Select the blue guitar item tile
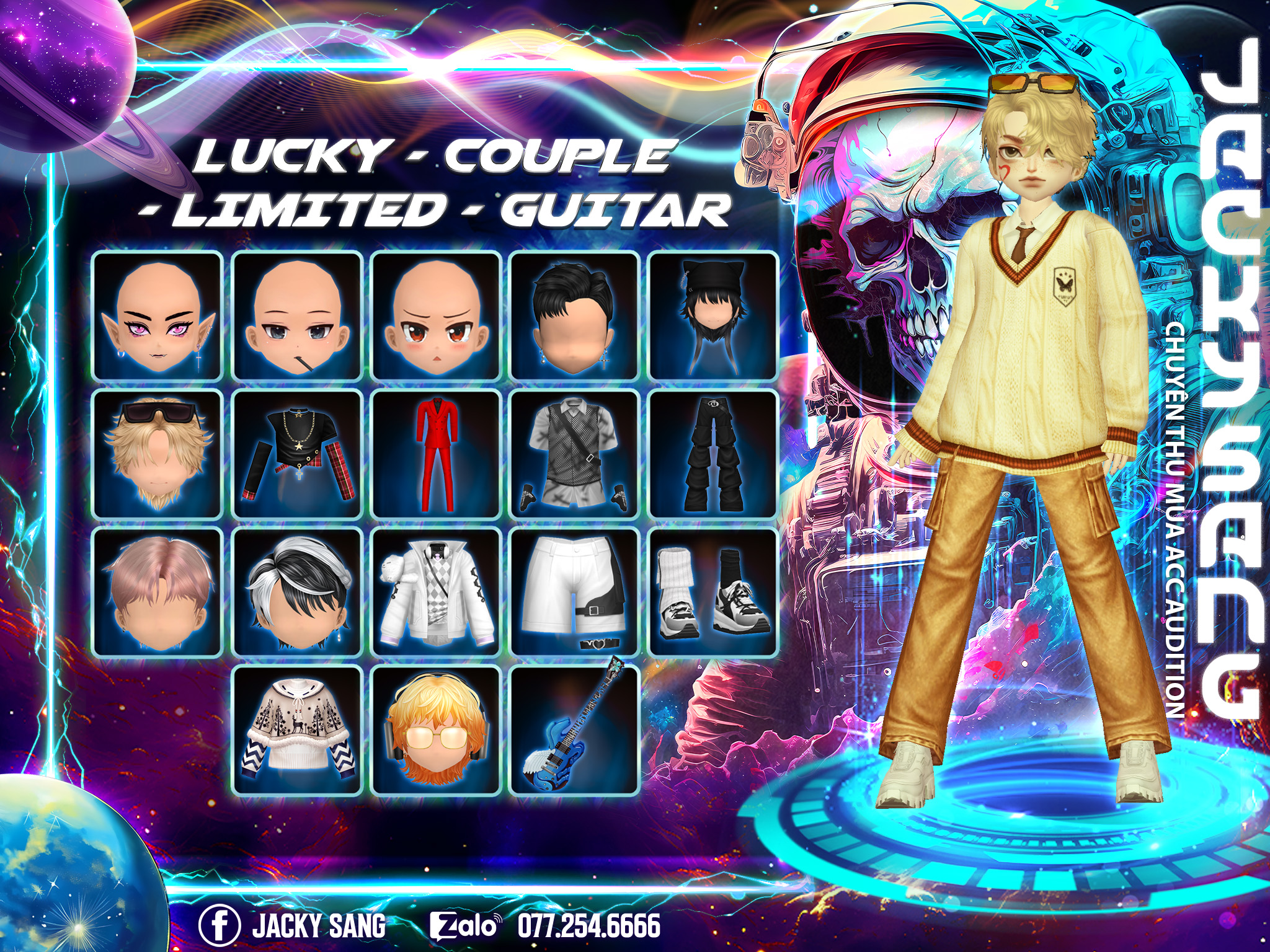Viewport: 1270px width, 952px height. pos(575,731)
